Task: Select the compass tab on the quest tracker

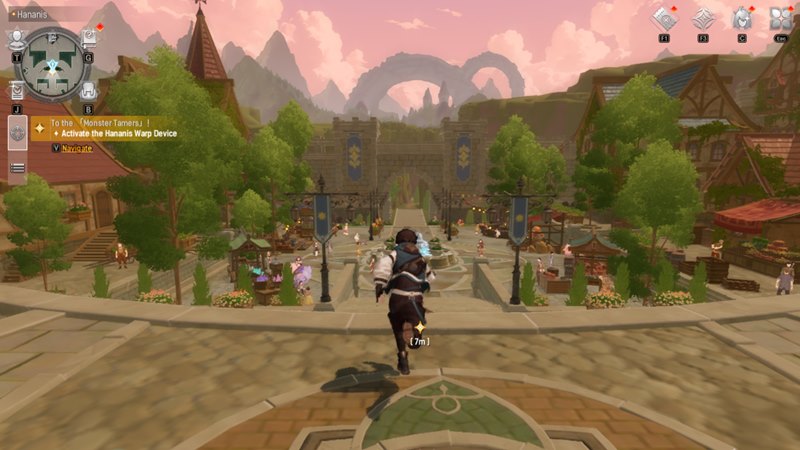Action: coord(17,132)
